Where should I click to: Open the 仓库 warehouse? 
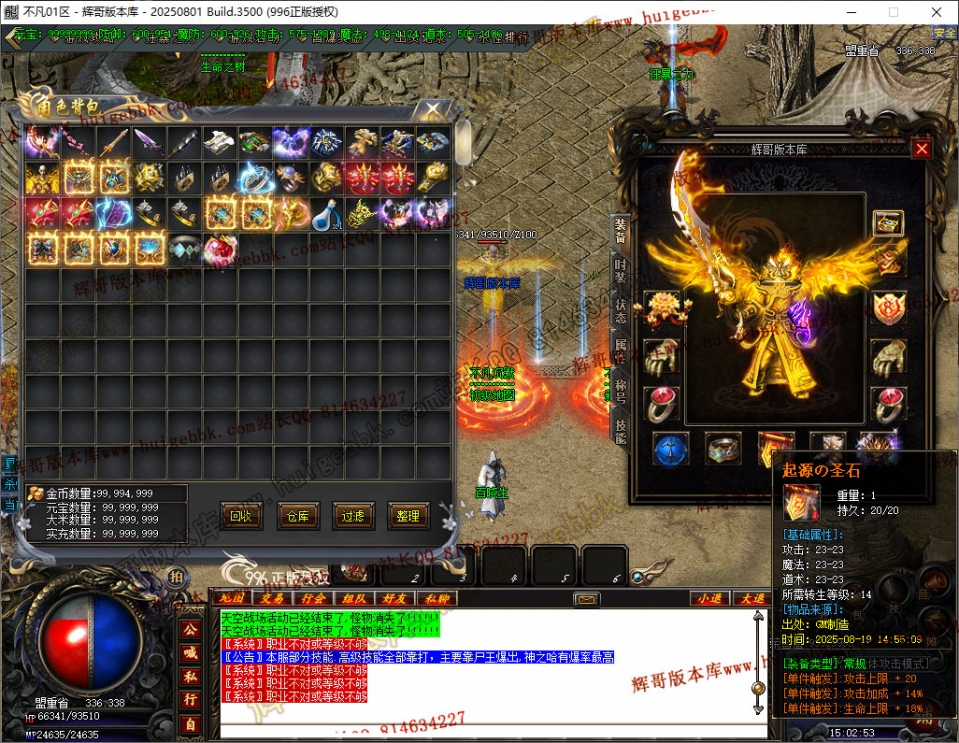(x=298, y=516)
